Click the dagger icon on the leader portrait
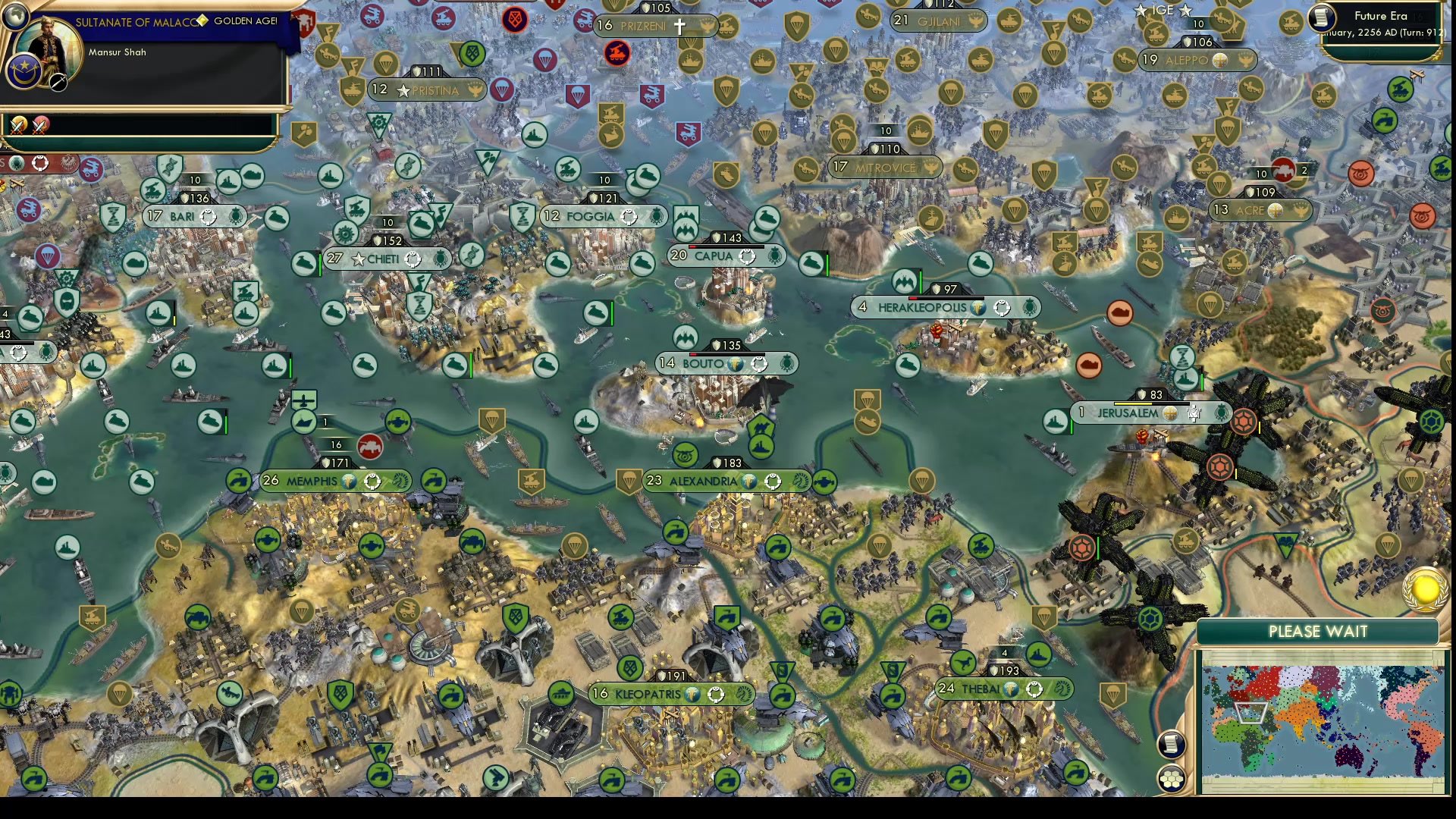The image size is (1456, 819). [57, 83]
